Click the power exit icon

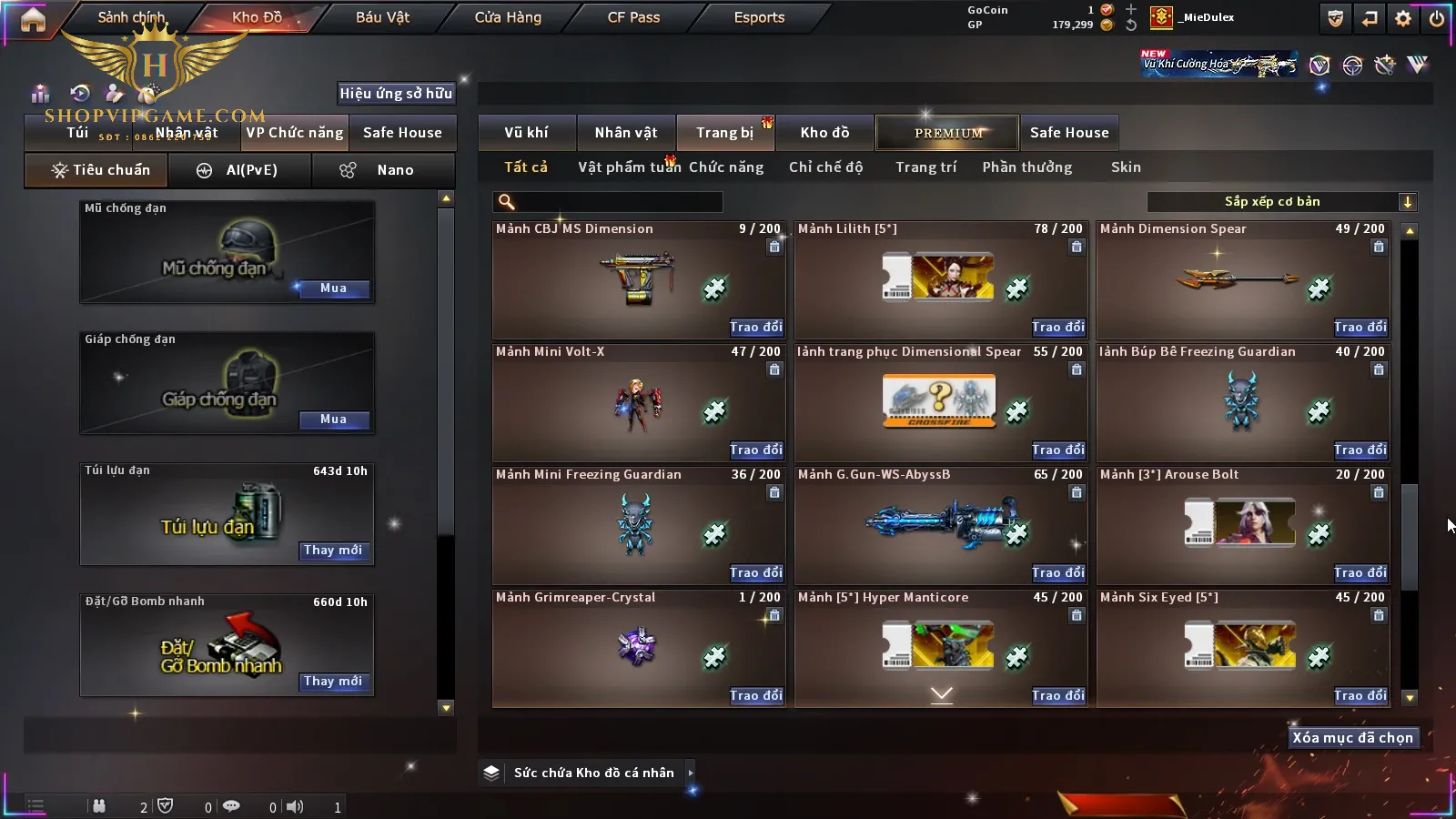pos(1437,18)
